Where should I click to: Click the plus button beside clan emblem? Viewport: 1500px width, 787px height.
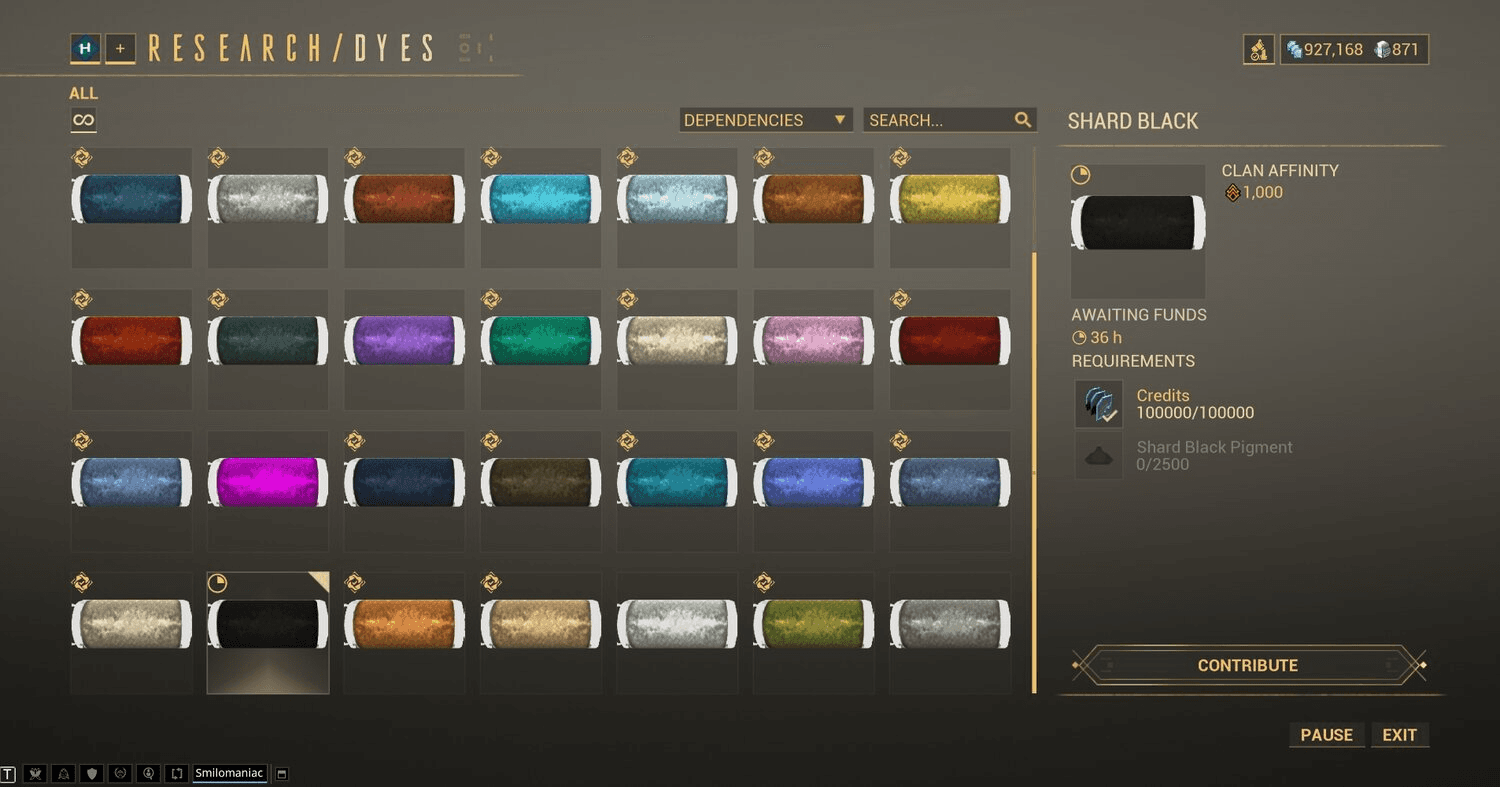(120, 48)
